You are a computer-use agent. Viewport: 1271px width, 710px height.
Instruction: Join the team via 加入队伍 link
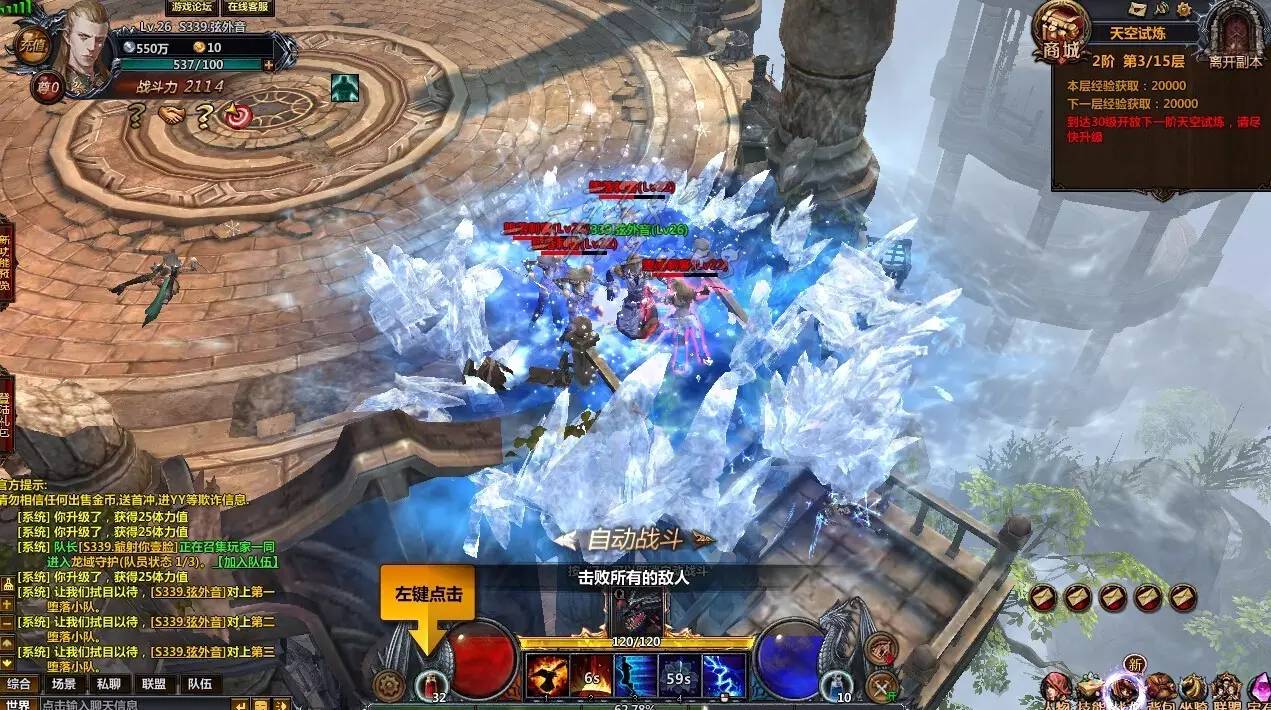click(247, 562)
